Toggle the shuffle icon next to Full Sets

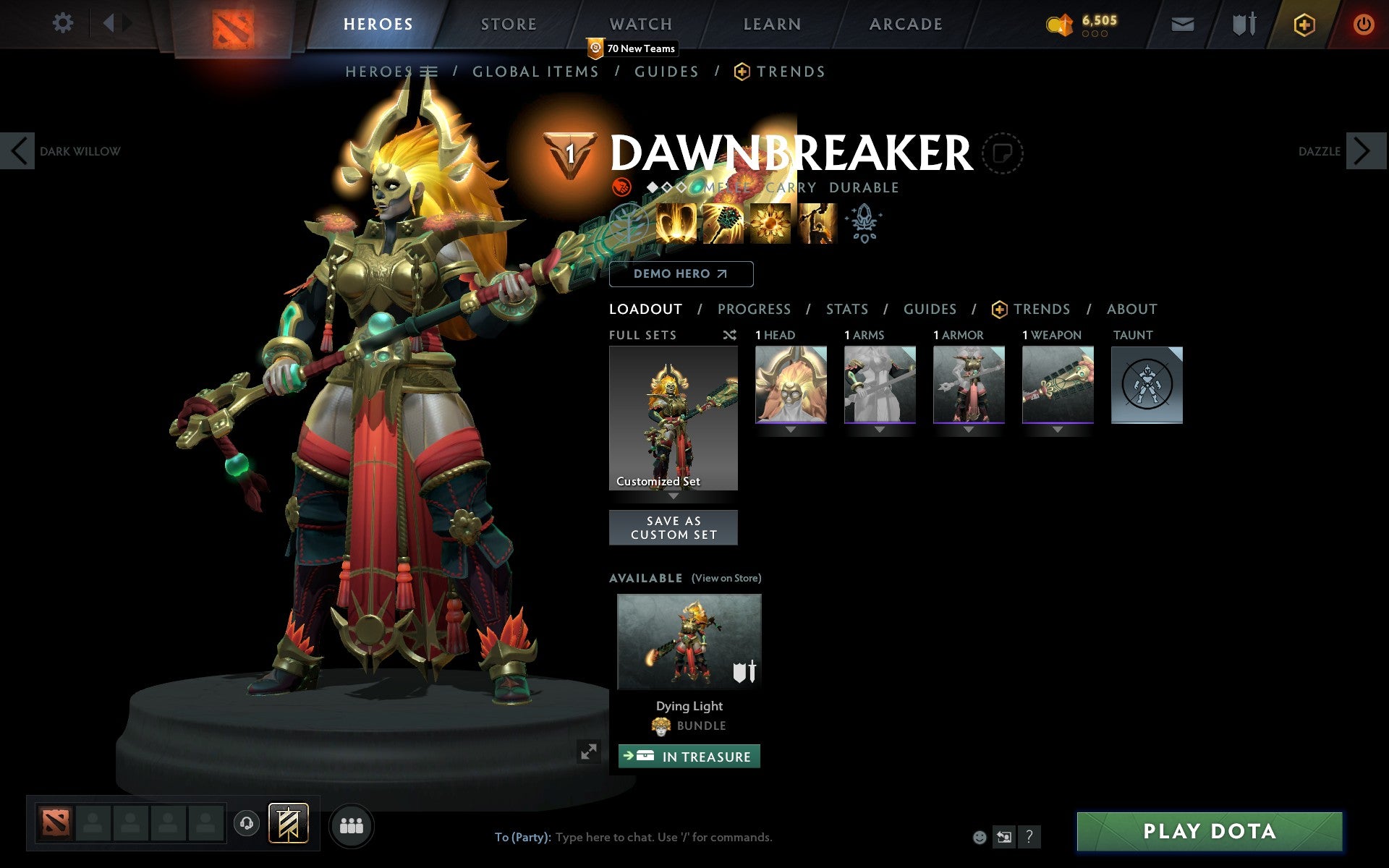(x=729, y=335)
